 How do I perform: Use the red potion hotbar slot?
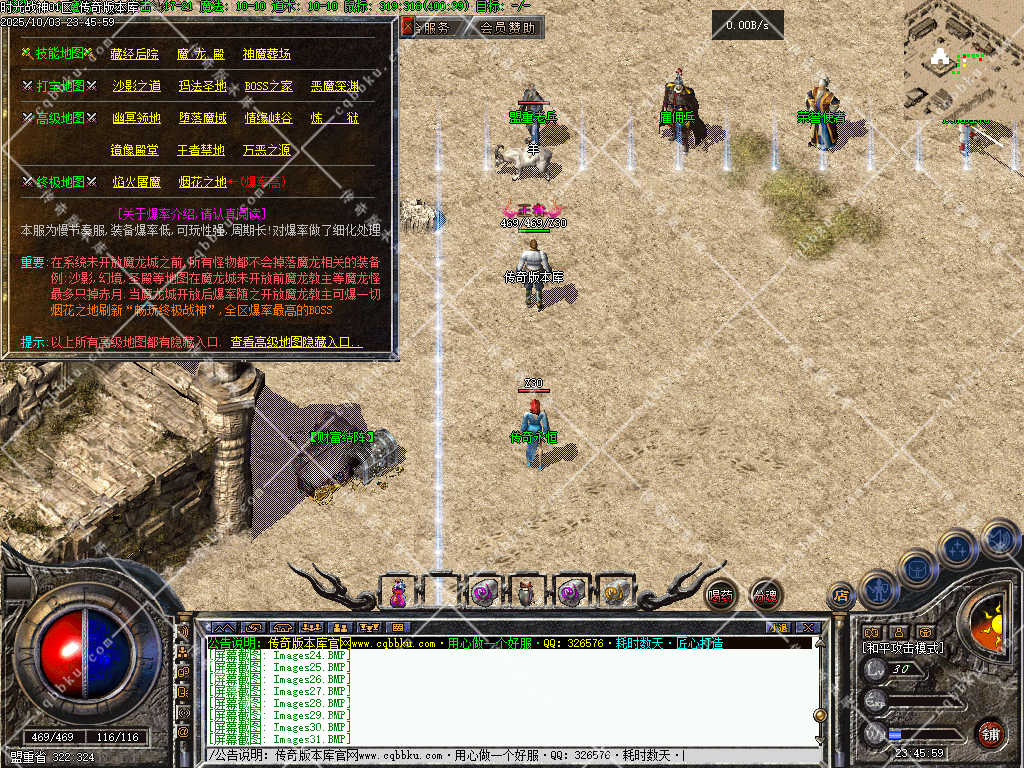pos(398,592)
